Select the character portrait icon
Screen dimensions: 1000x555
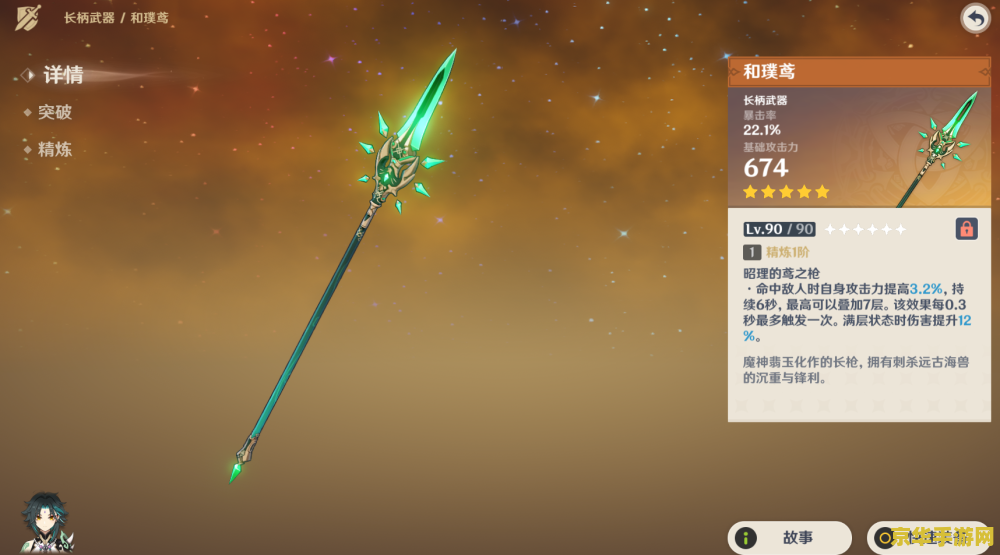45,522
